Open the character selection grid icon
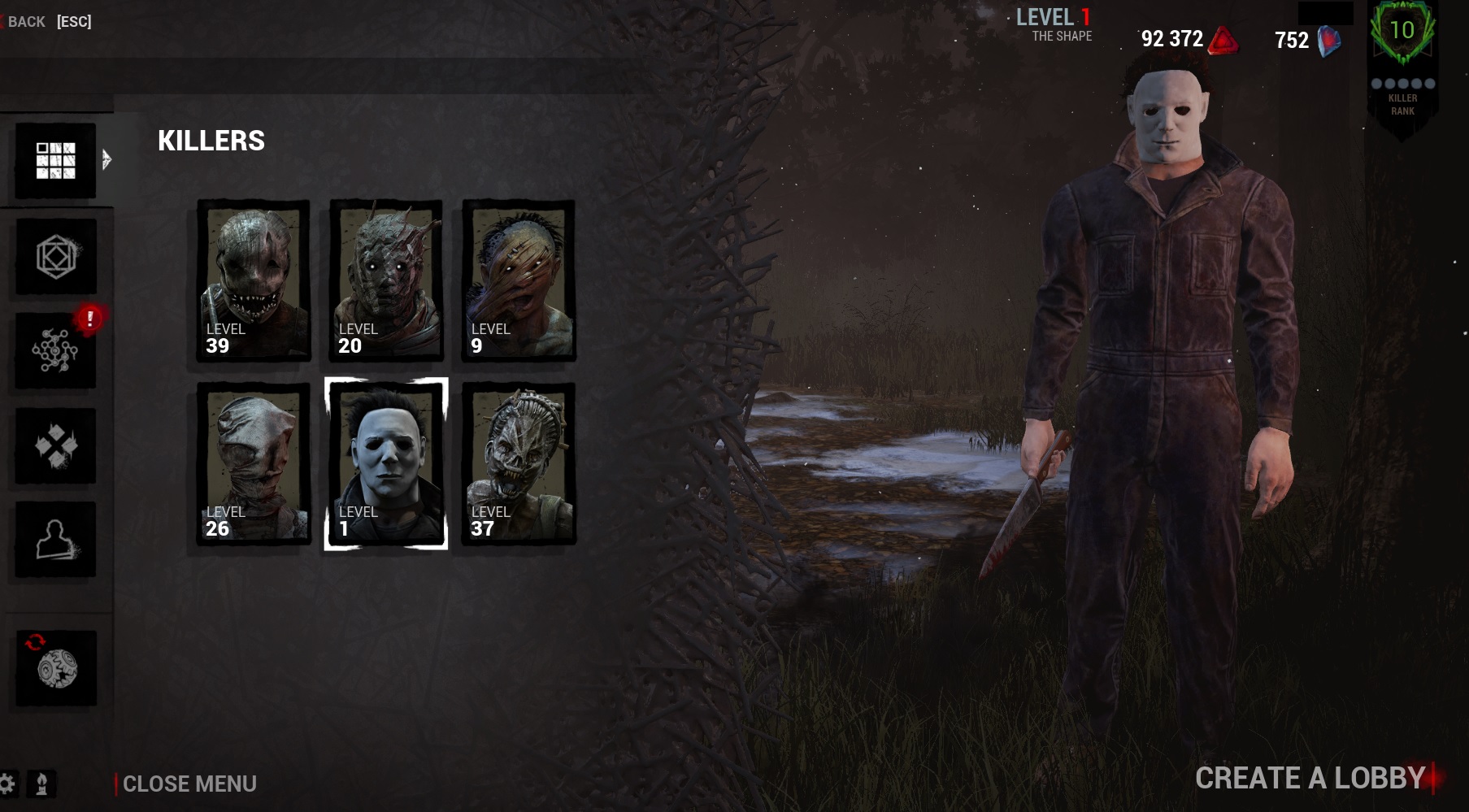This screenshot has width=1469, height=812. click(x=54, y=159)
